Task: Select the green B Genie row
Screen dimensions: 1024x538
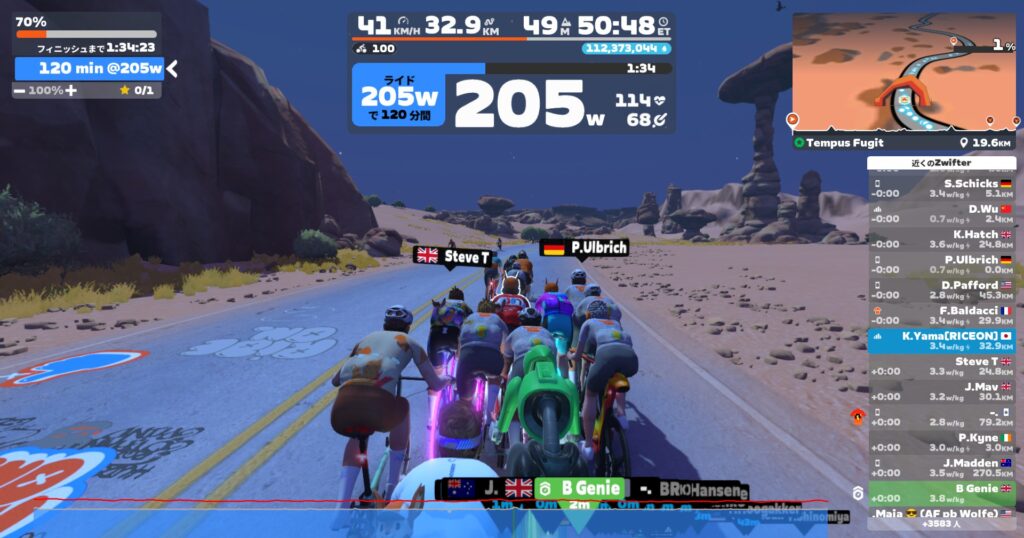Action: pos(941,493)
